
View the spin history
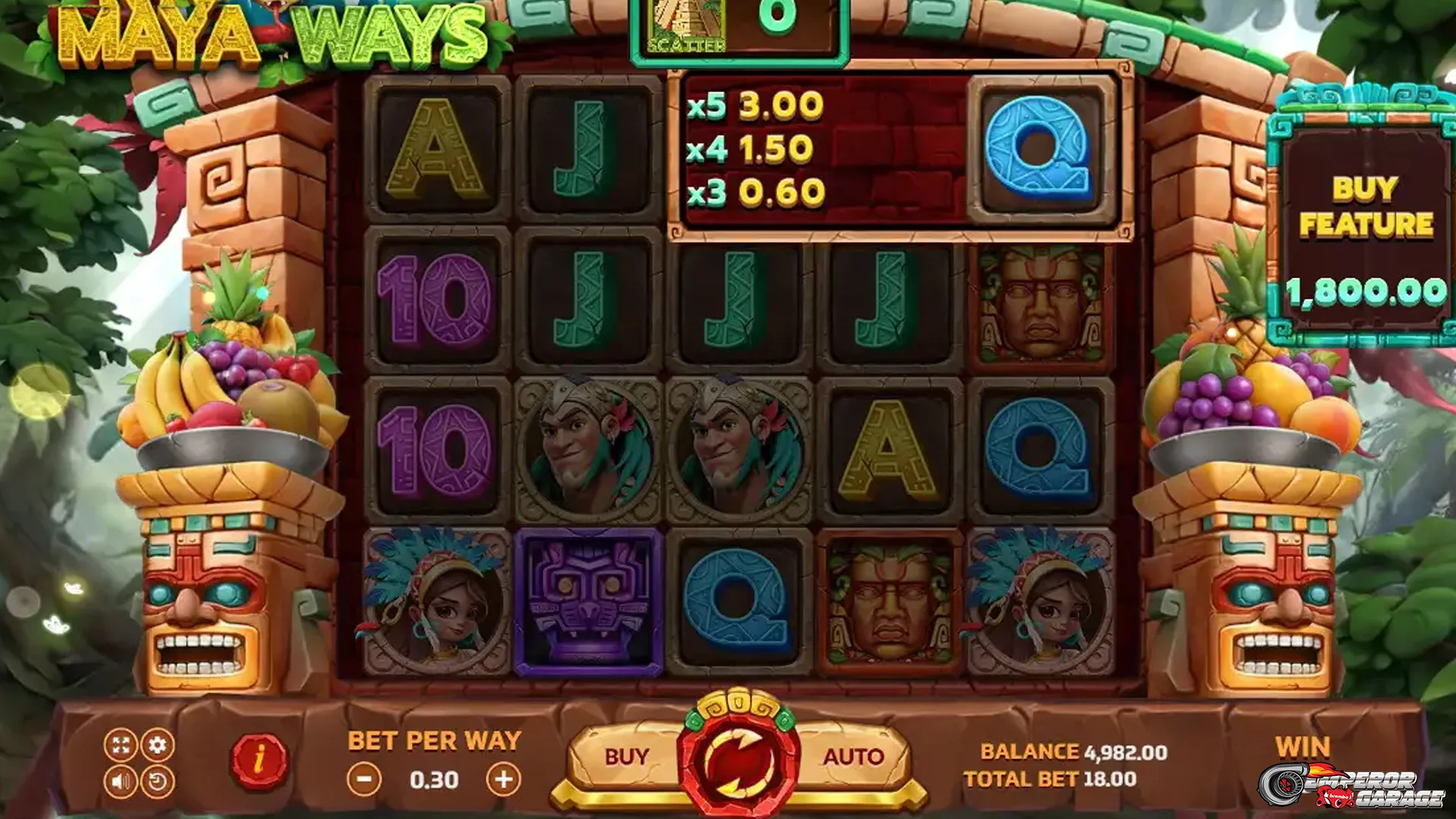[157, 783]
